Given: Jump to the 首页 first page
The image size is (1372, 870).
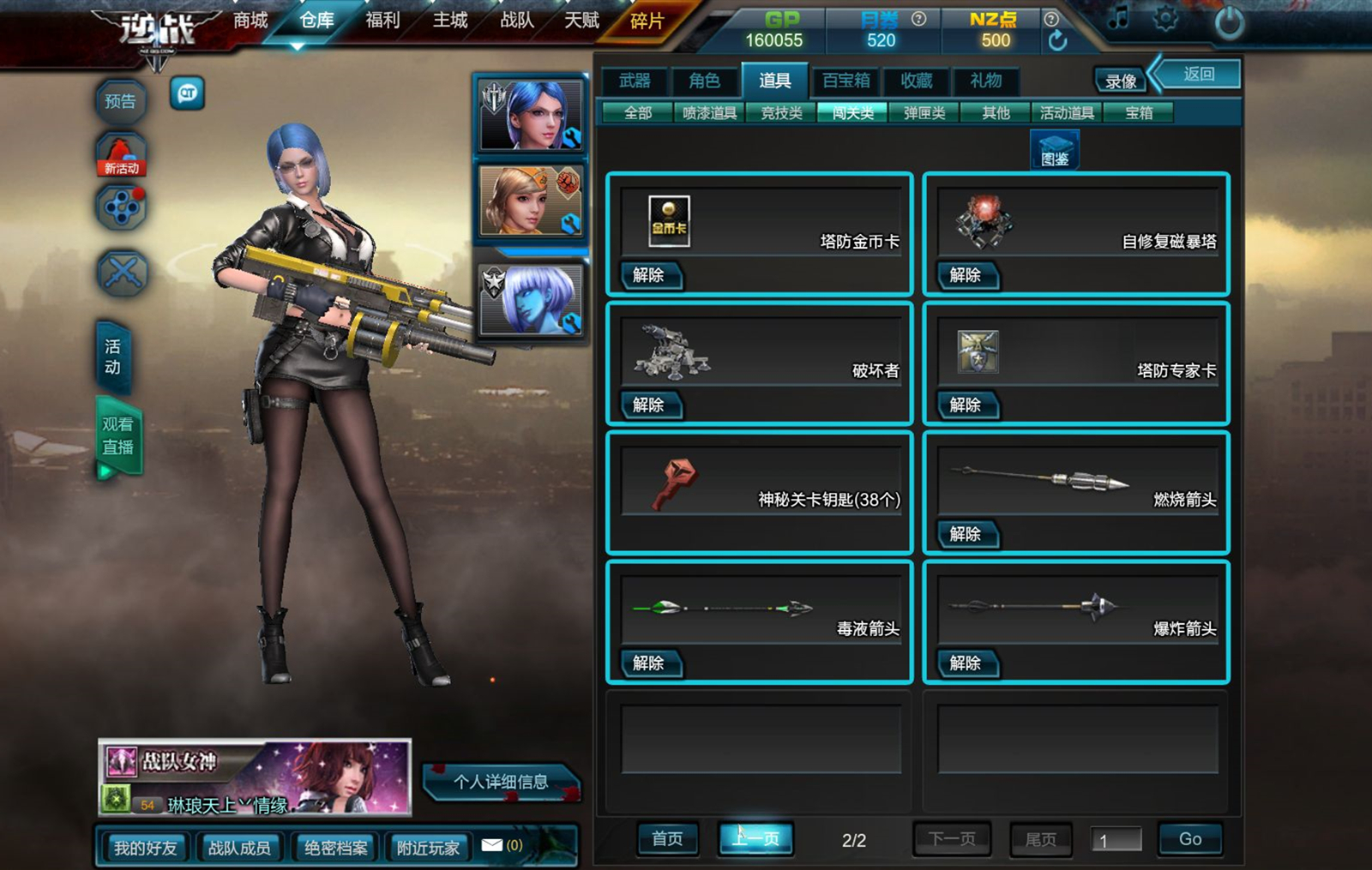Looking at the screenshot, I should click(x=667, y=838).
